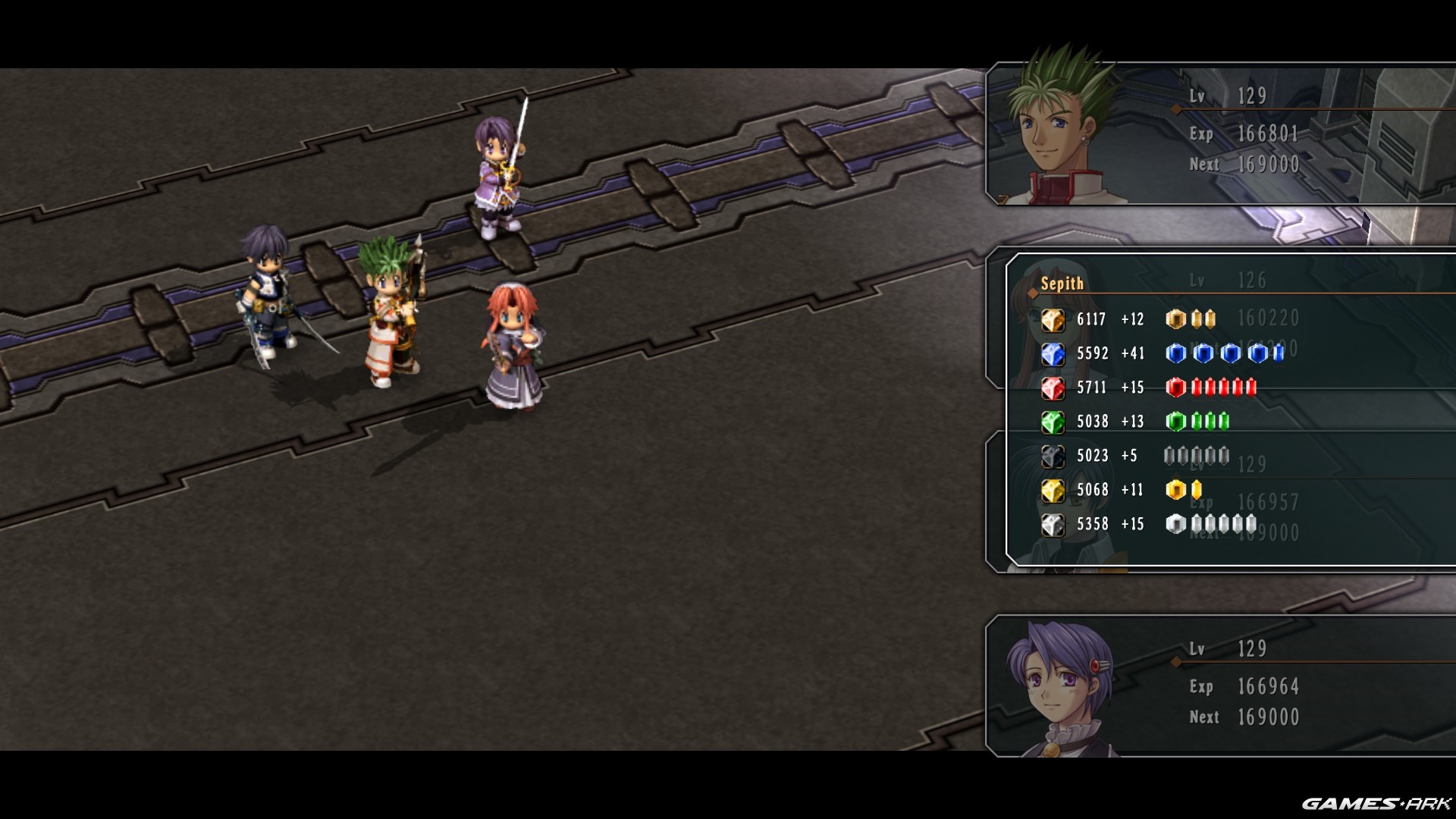Click the gold space sepith icon
1456x819 pixels.
pos(1053,491)
